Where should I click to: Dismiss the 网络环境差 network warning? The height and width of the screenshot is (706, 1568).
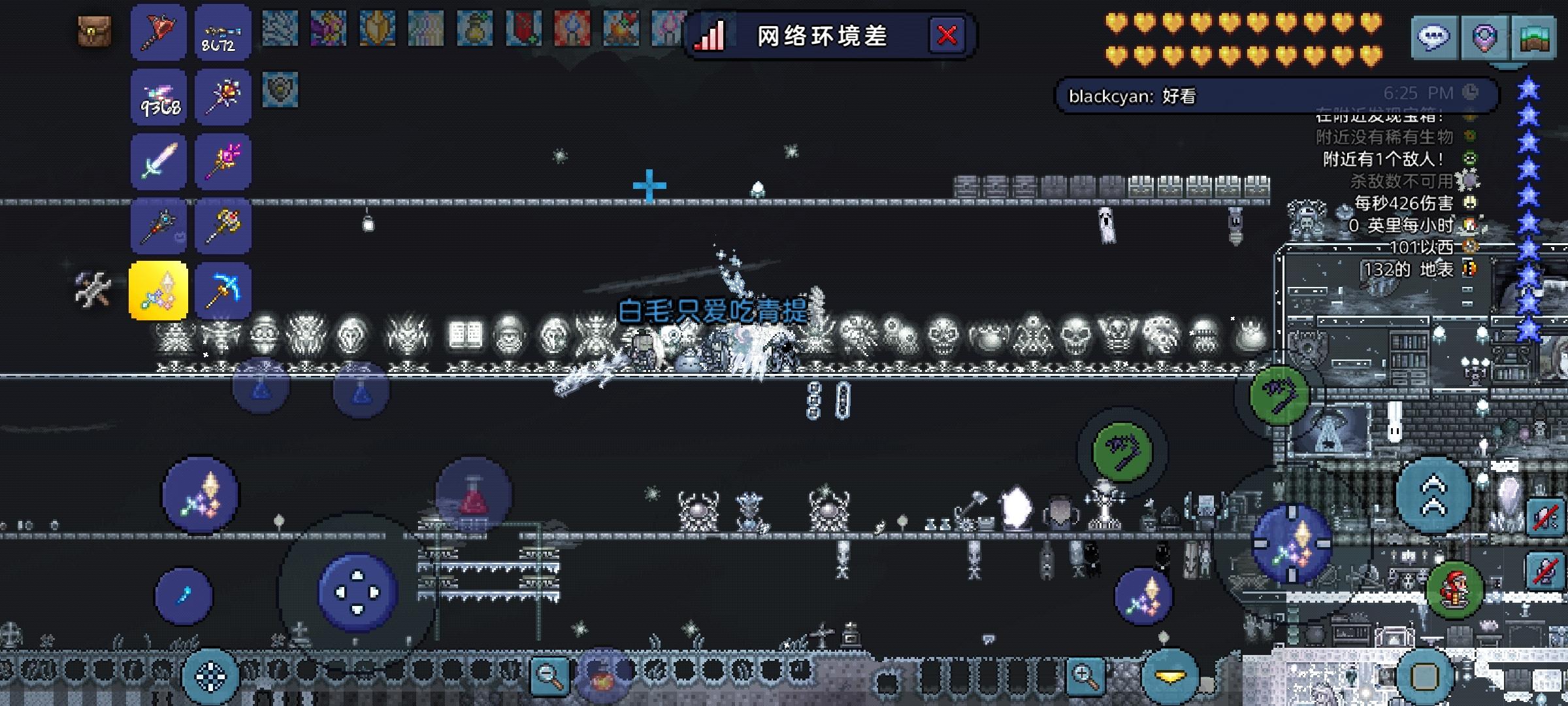tap(947, 36)
